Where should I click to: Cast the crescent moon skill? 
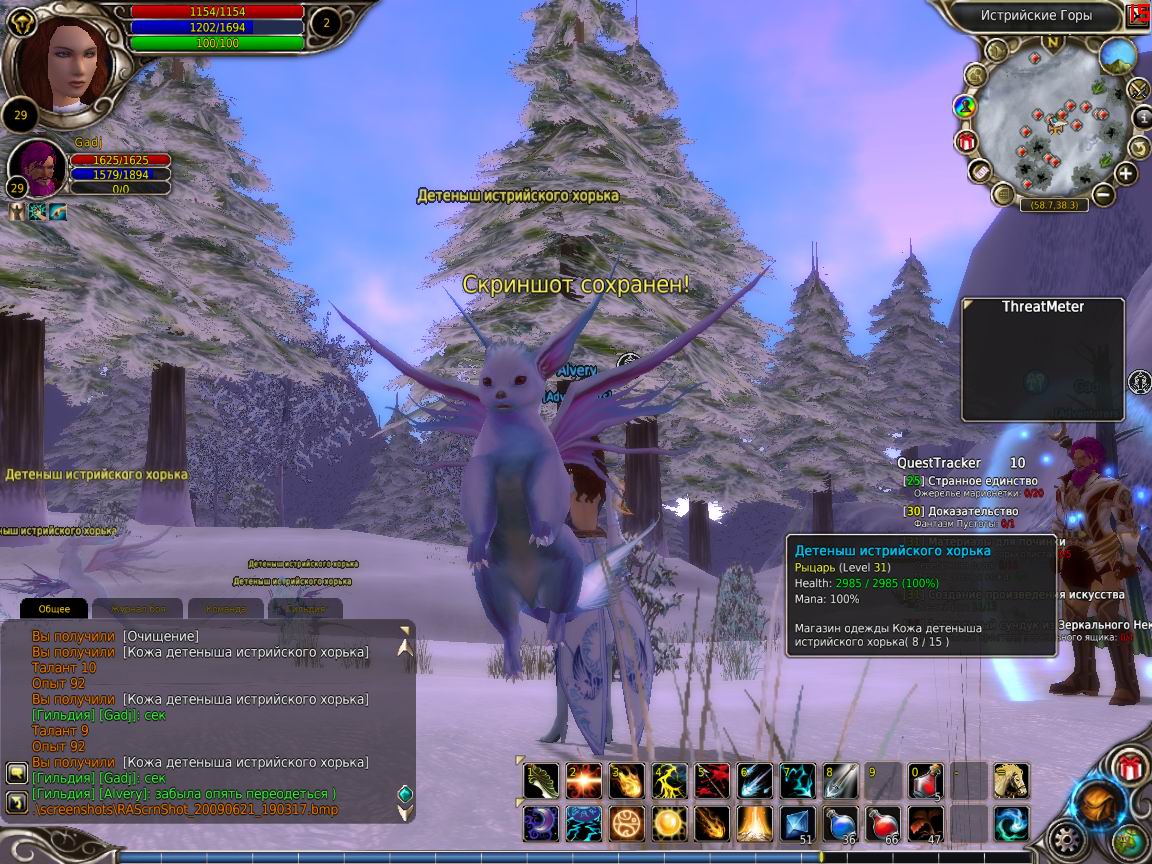pos(541,824)
